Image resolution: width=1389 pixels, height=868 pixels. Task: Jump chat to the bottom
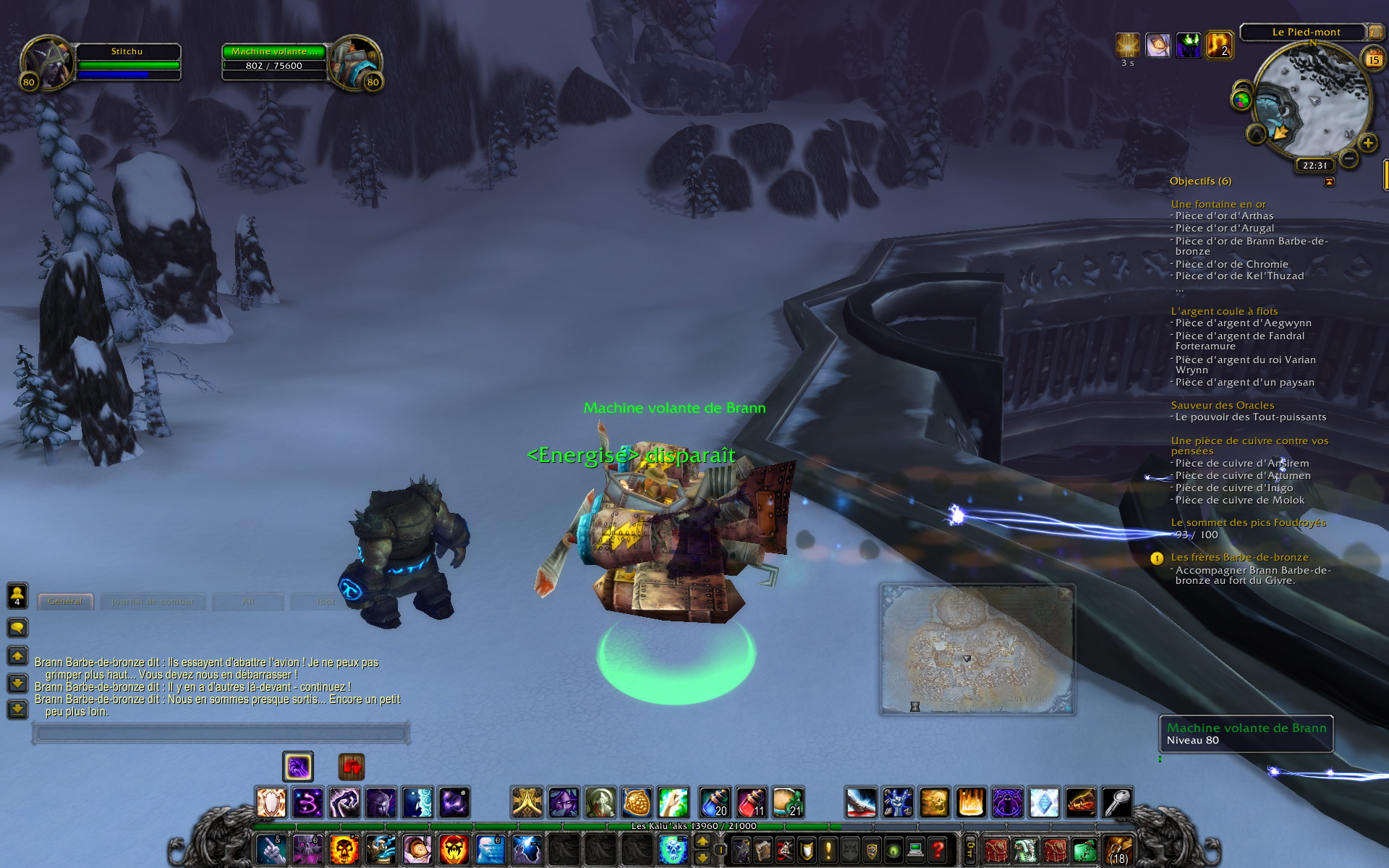coord(17,709)
